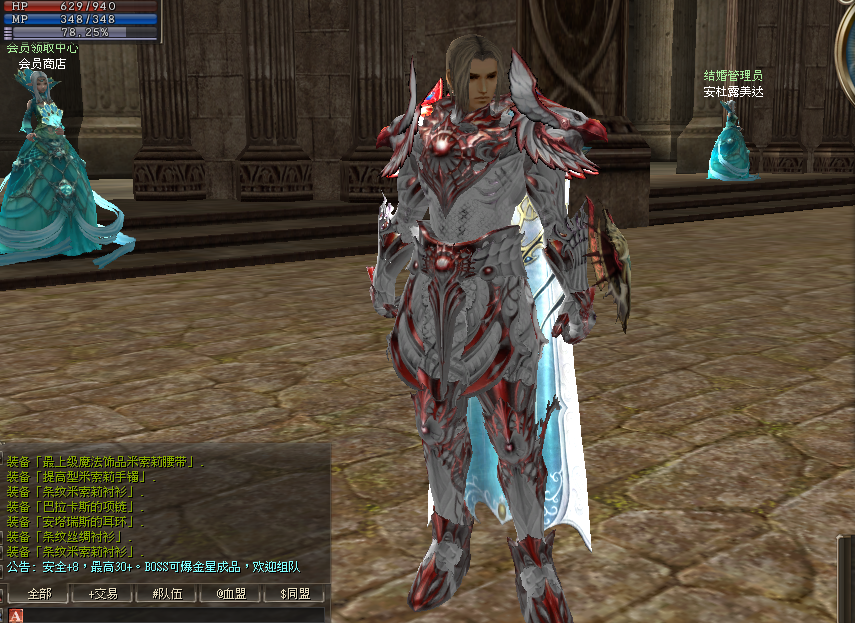This screenshot has width=855, height=623.
Task: Toggle the red A input mode icon
Action: pyautogui.click(x=15, y=615)
